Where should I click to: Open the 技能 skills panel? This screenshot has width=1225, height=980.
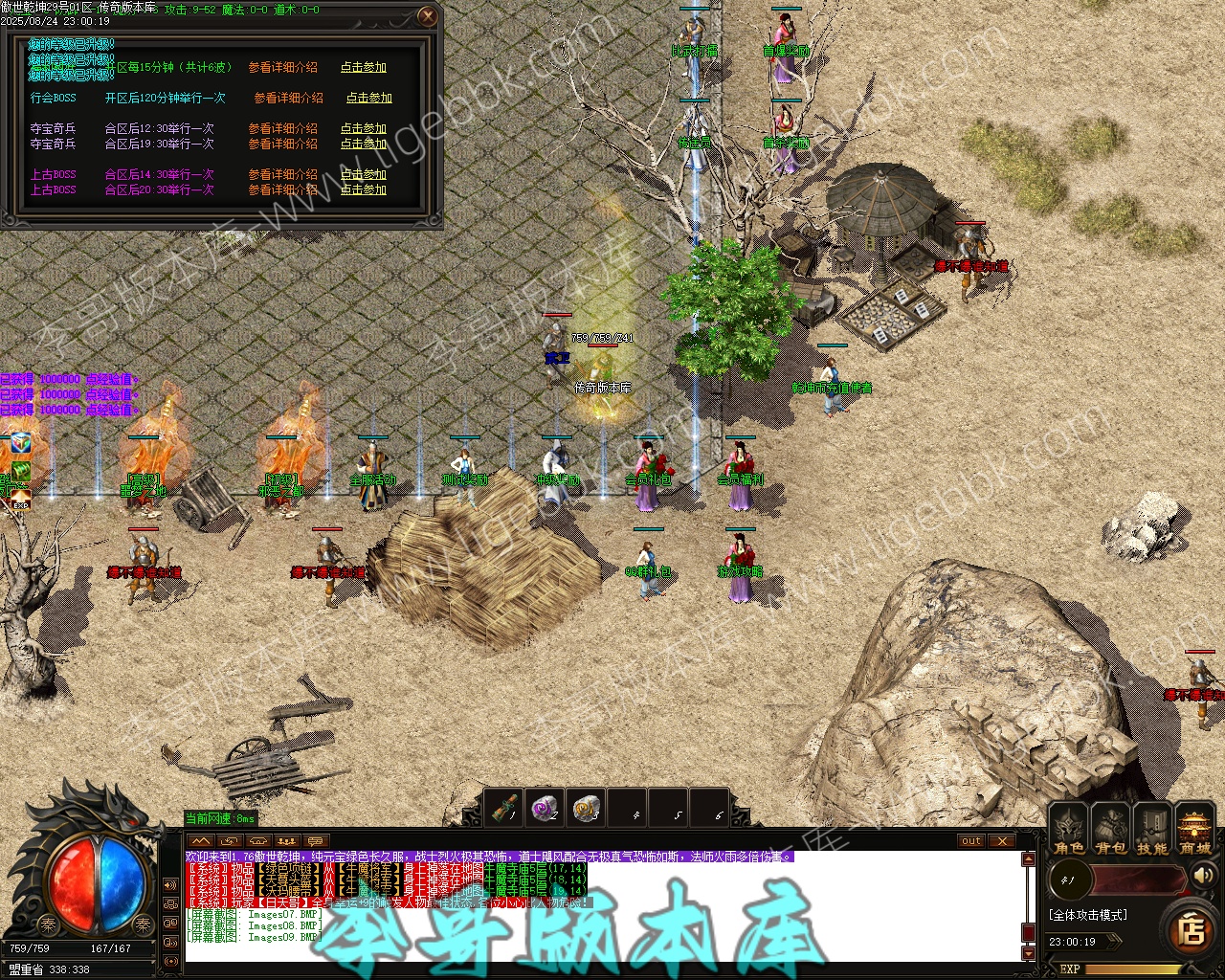click(x=1151, y=831)
